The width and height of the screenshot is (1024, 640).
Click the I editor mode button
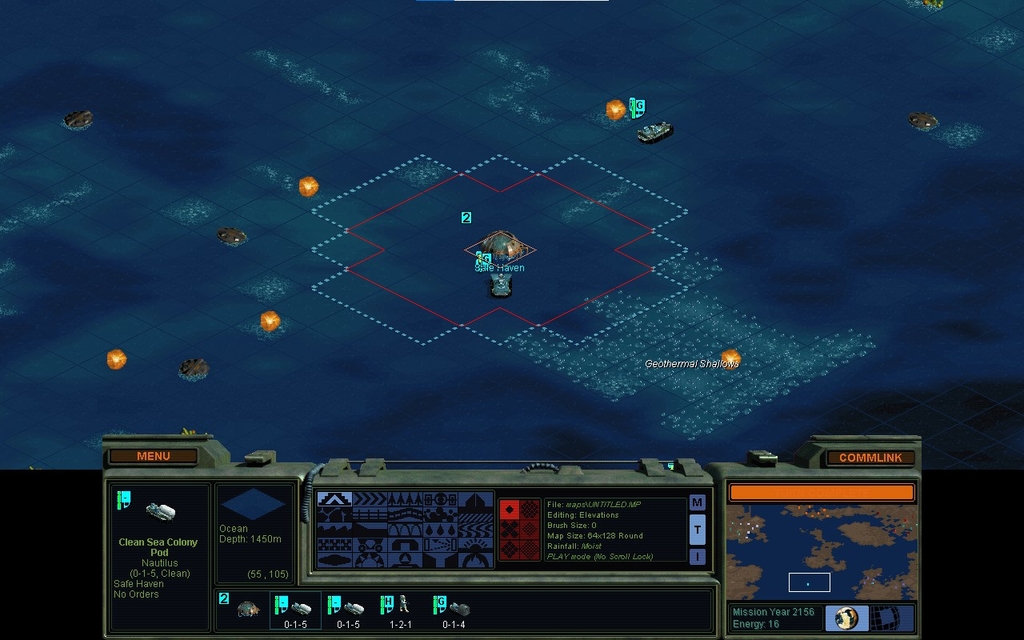pyautogui.click(x=697, y=555)
